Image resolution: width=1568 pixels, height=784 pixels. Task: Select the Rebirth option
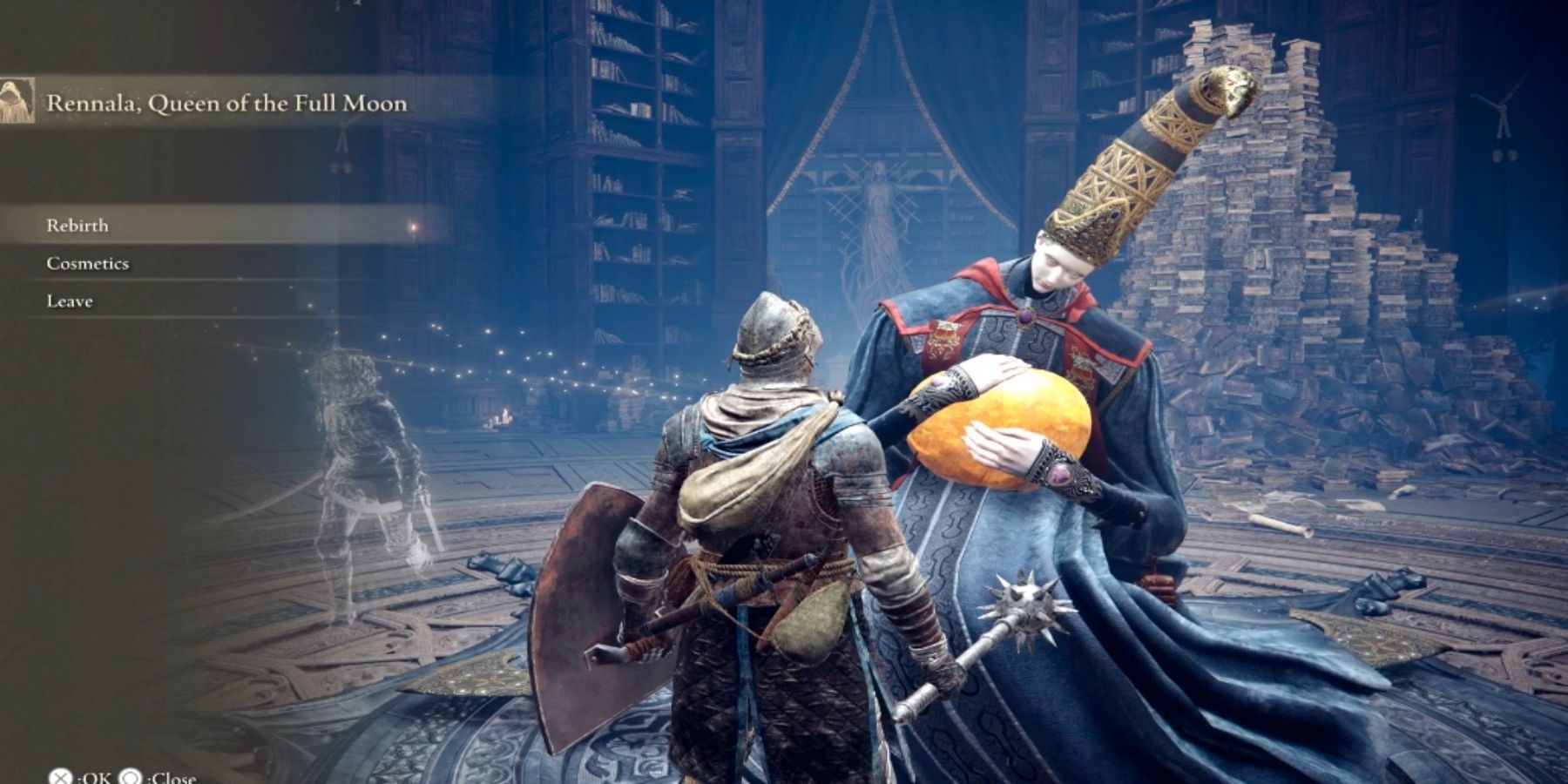(78, 226)
